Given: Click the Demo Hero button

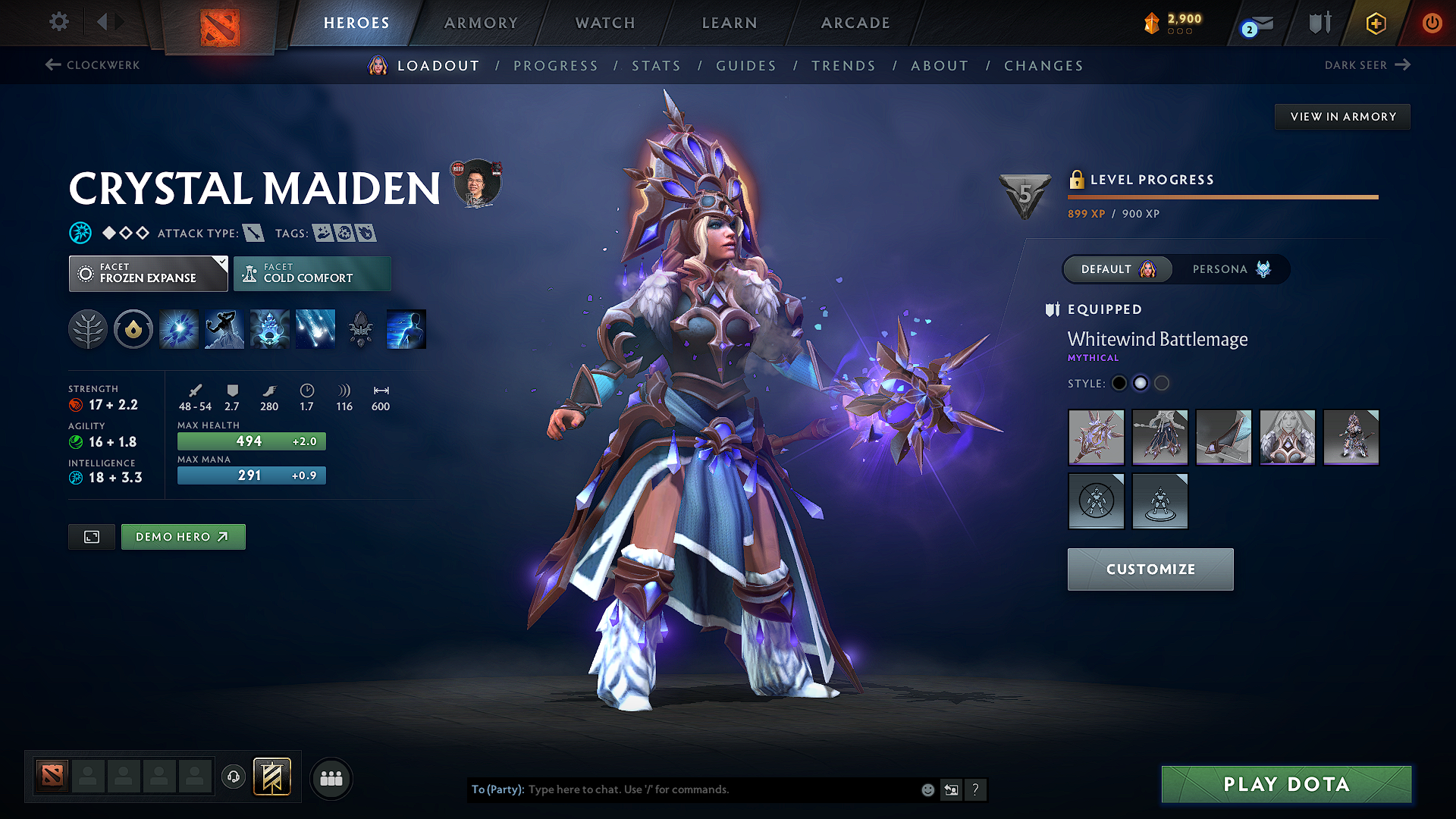Looking at the screenshot, I should (x=183, y=536).
